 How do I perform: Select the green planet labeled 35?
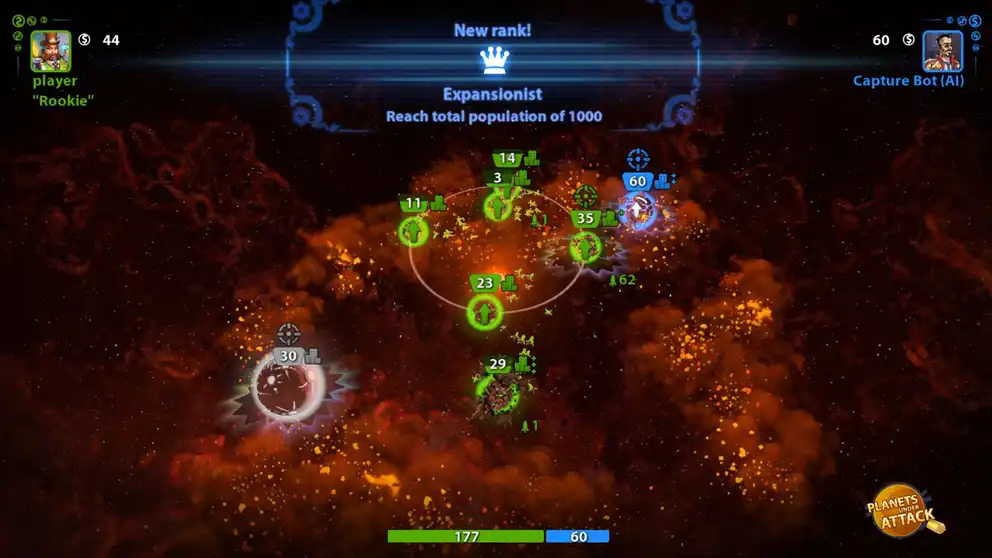585,246
